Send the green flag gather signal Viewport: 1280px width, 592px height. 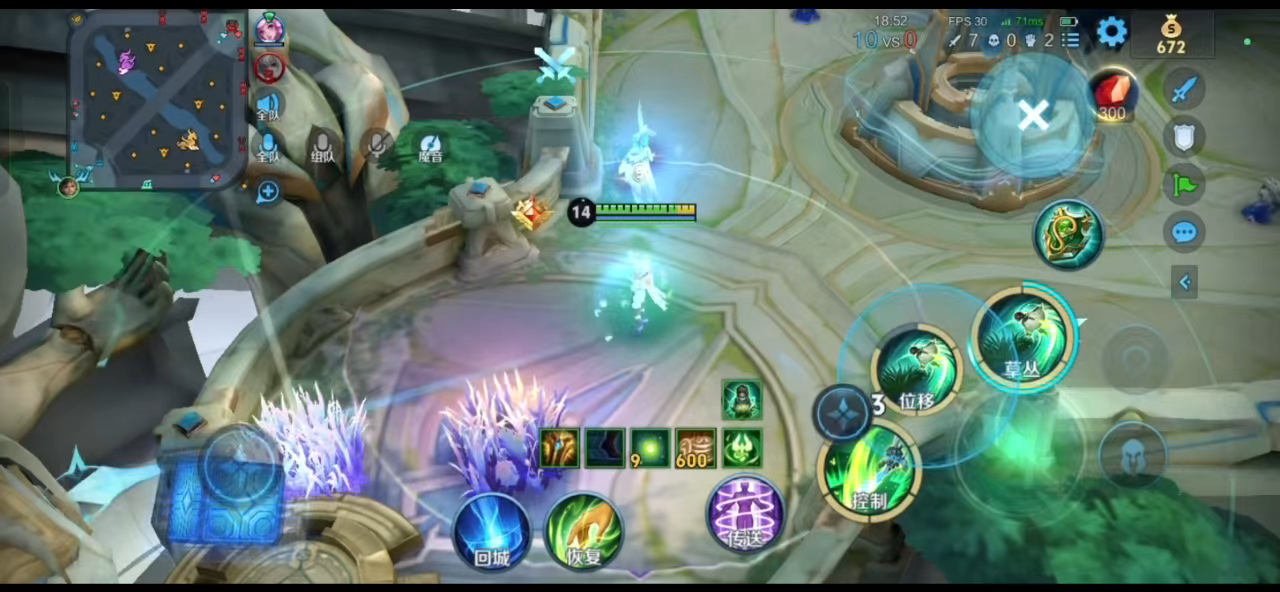pyautogui.click(x=1184, y=185)
